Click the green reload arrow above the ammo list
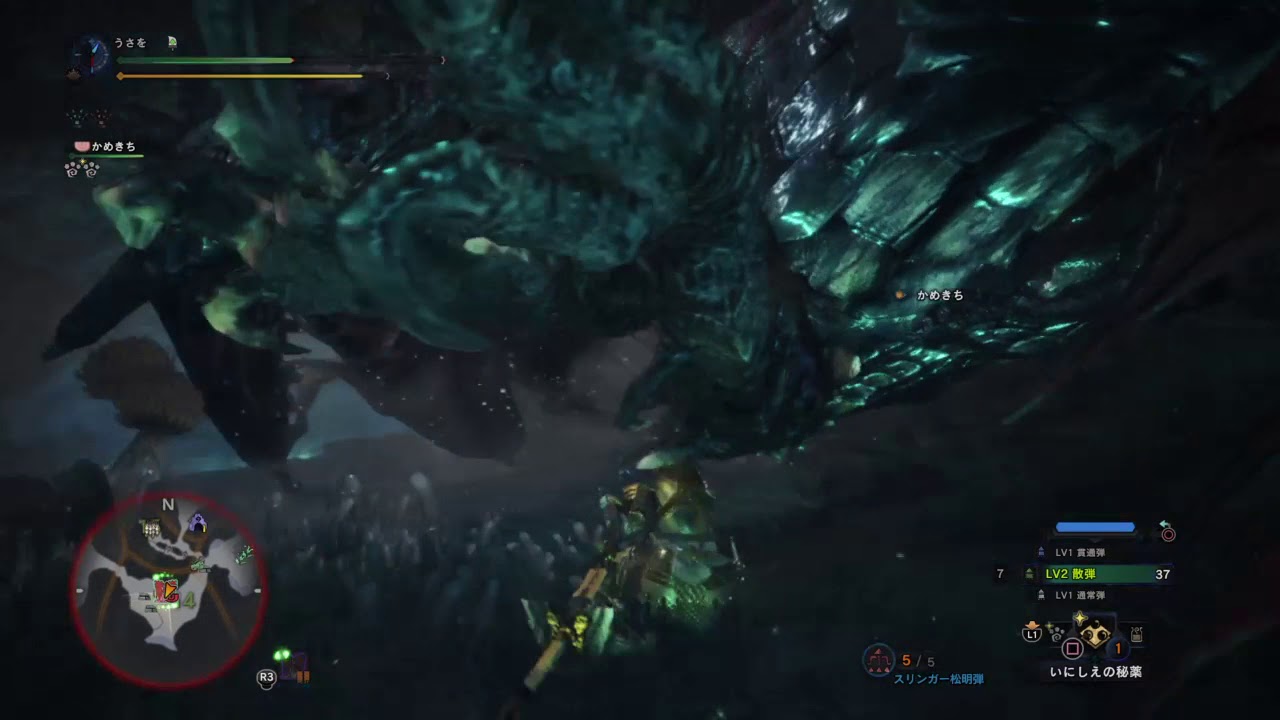The image size is (1280, 720). pyautogui.click(x=1163, y=524)
